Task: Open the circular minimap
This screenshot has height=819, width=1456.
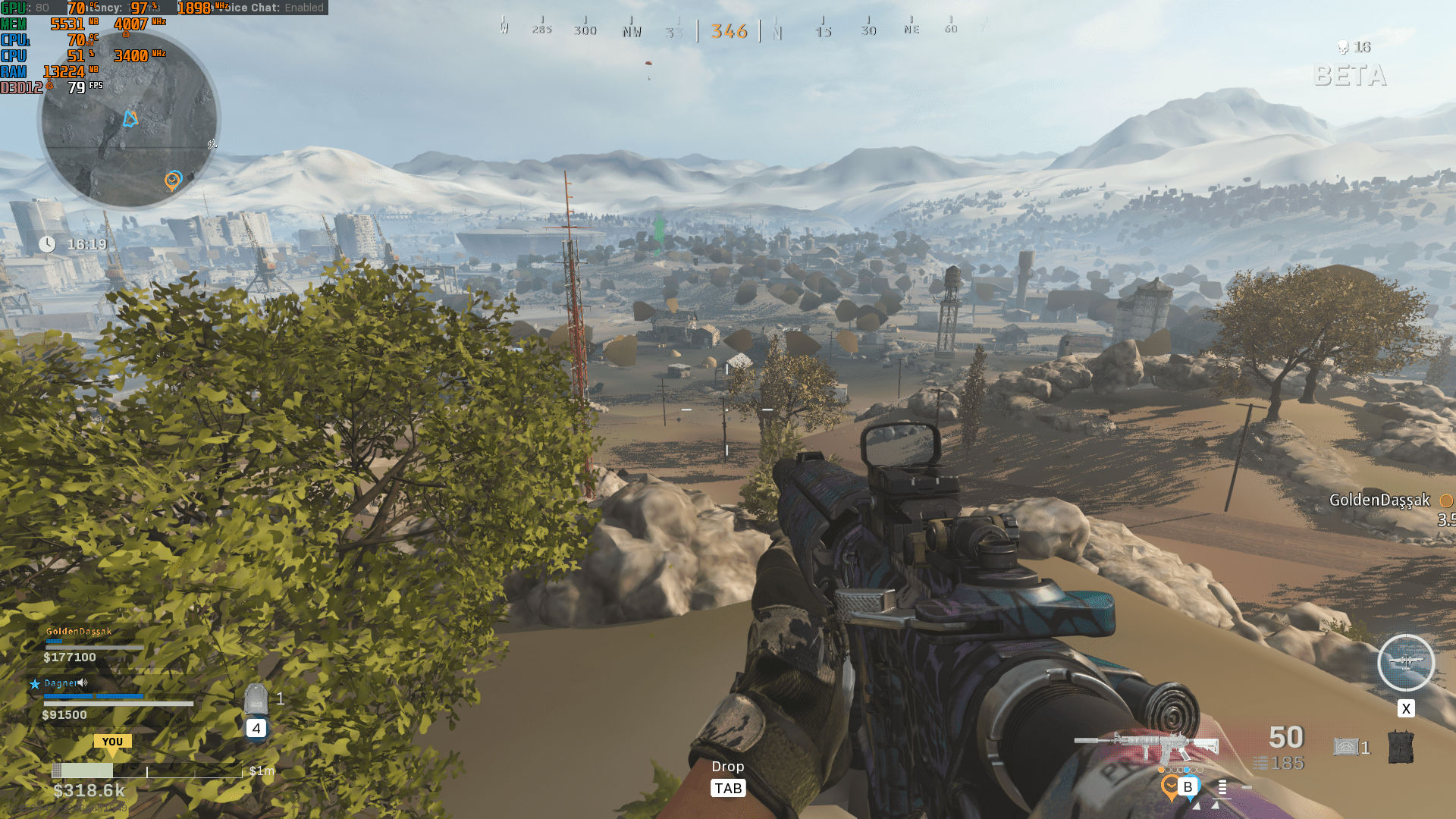Action: (x=129, y=121)
